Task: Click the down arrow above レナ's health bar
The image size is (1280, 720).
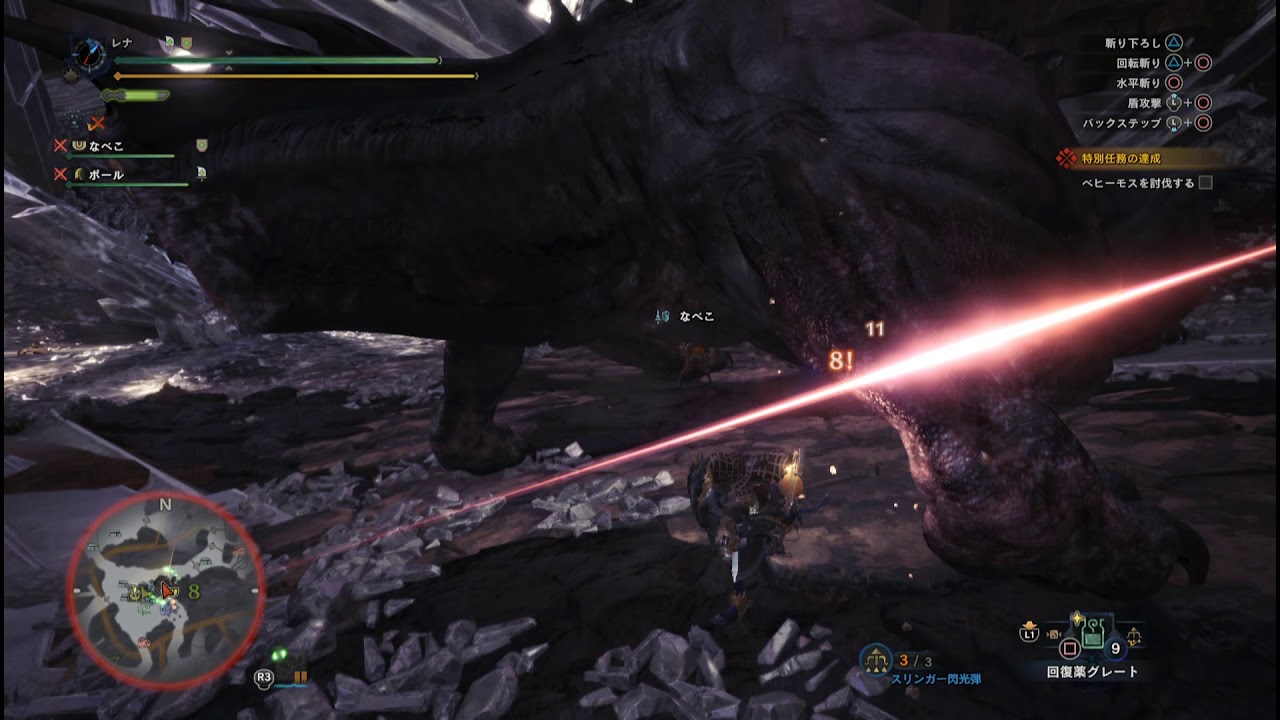Action: pyautogui.click(x=229, y=53)
